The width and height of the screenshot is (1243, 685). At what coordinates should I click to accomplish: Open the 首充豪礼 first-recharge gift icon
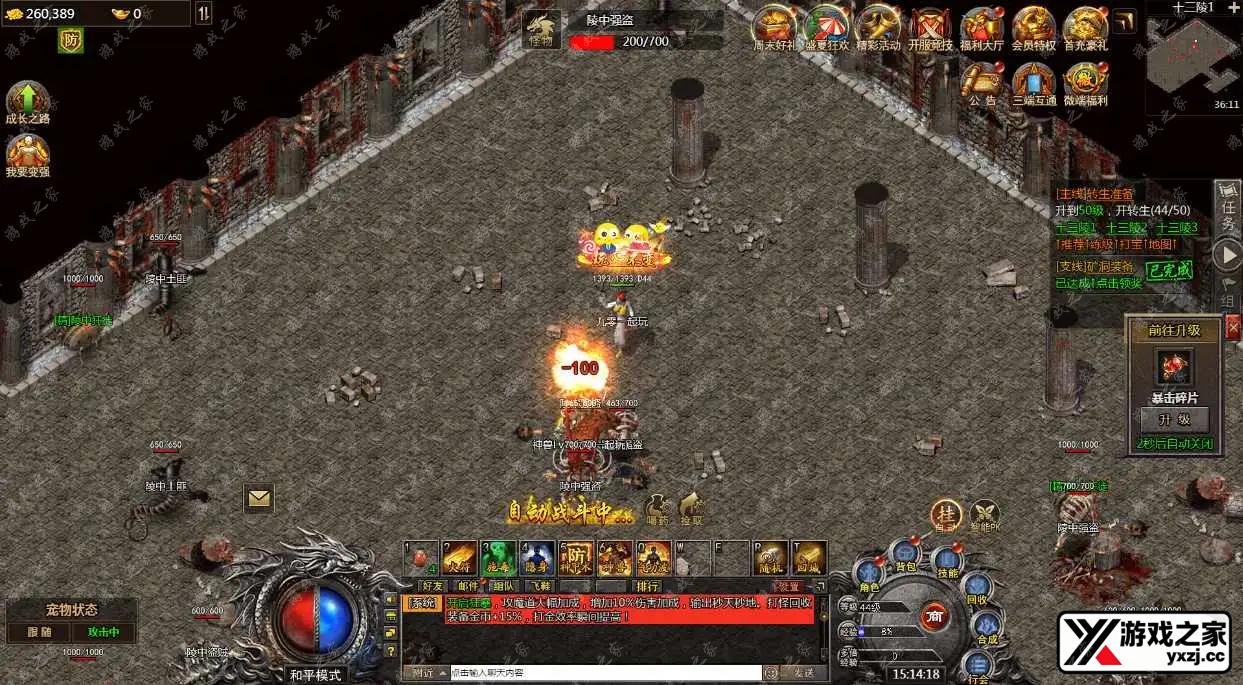1085,28
